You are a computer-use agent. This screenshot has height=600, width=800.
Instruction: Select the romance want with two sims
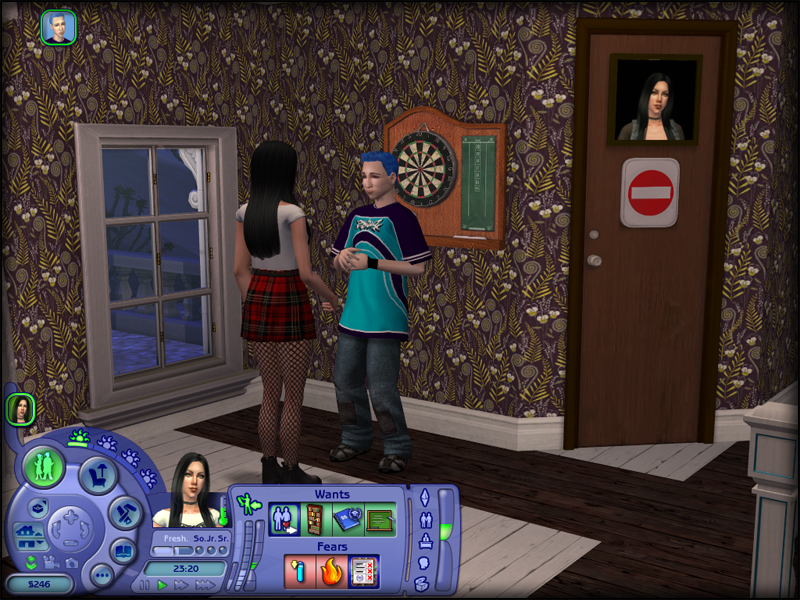point(284,519)
